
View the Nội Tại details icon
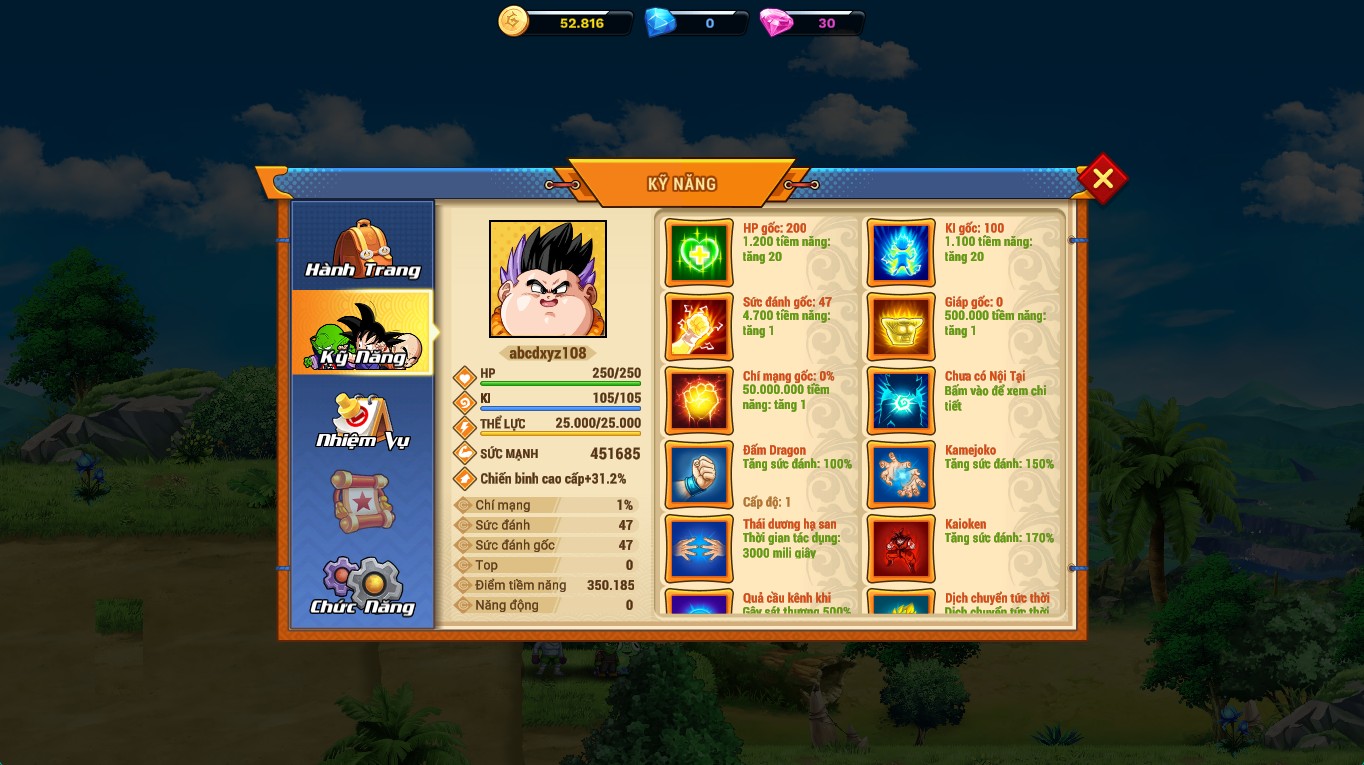coord(901,401)
